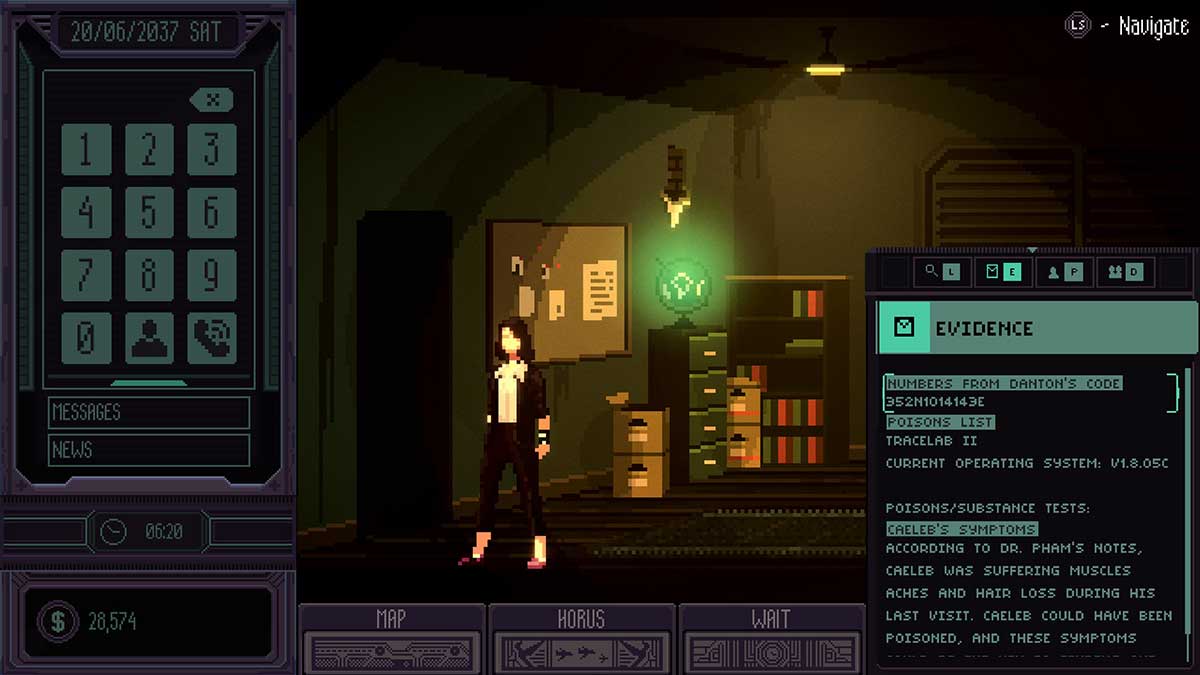Open the two-people database tab

(x=1122, y=271)
